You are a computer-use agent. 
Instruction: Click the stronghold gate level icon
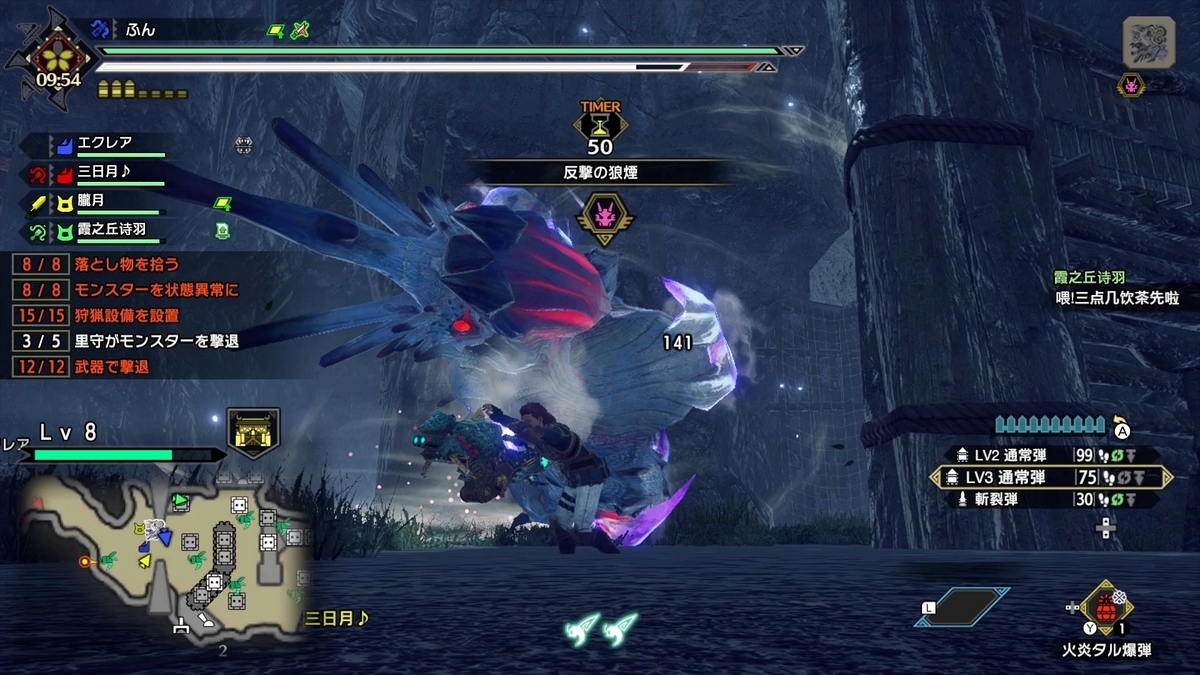coord(252,432)
